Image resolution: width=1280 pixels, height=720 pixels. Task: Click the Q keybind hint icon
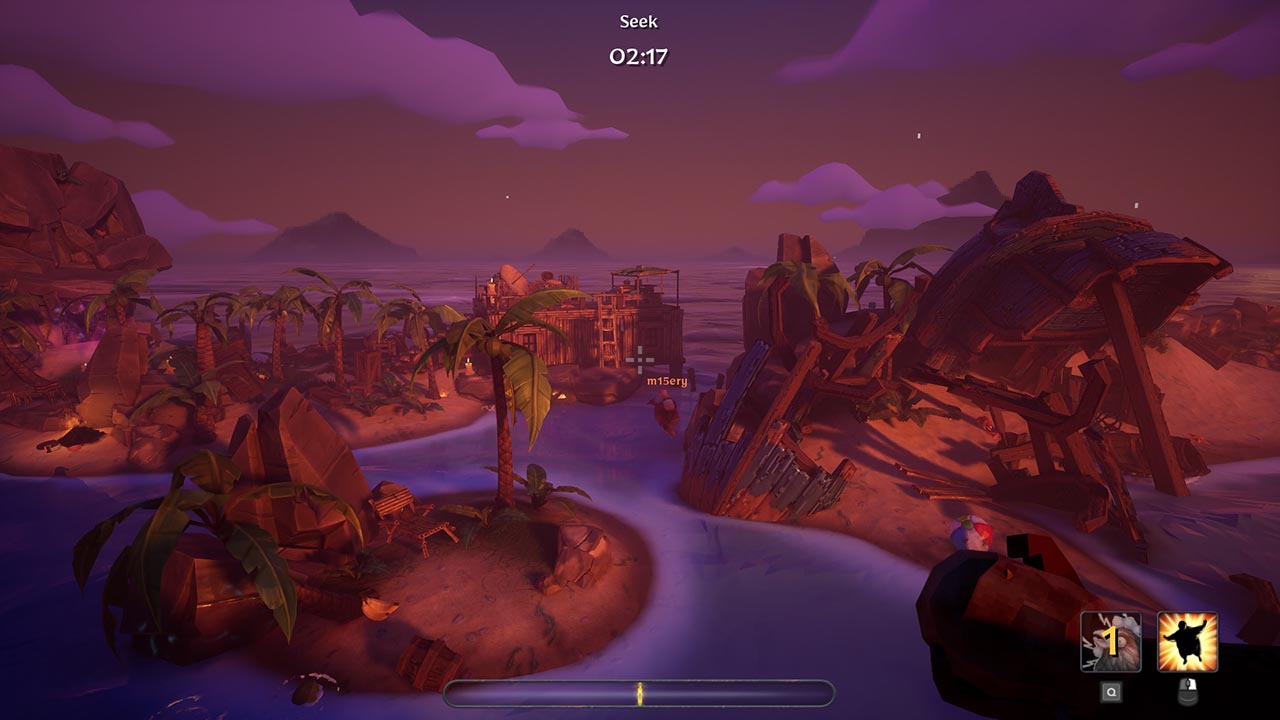point(1110,691)
